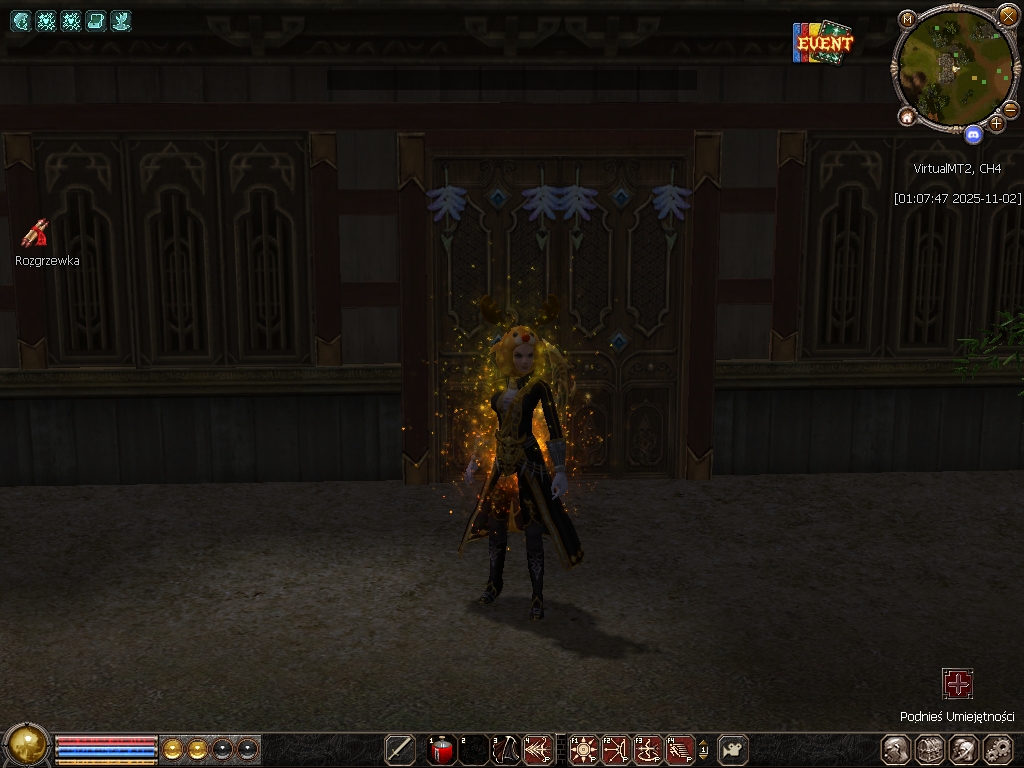Select the sword attack slot on the hotbar
The image size is (1024, 768).
point(401,750)
